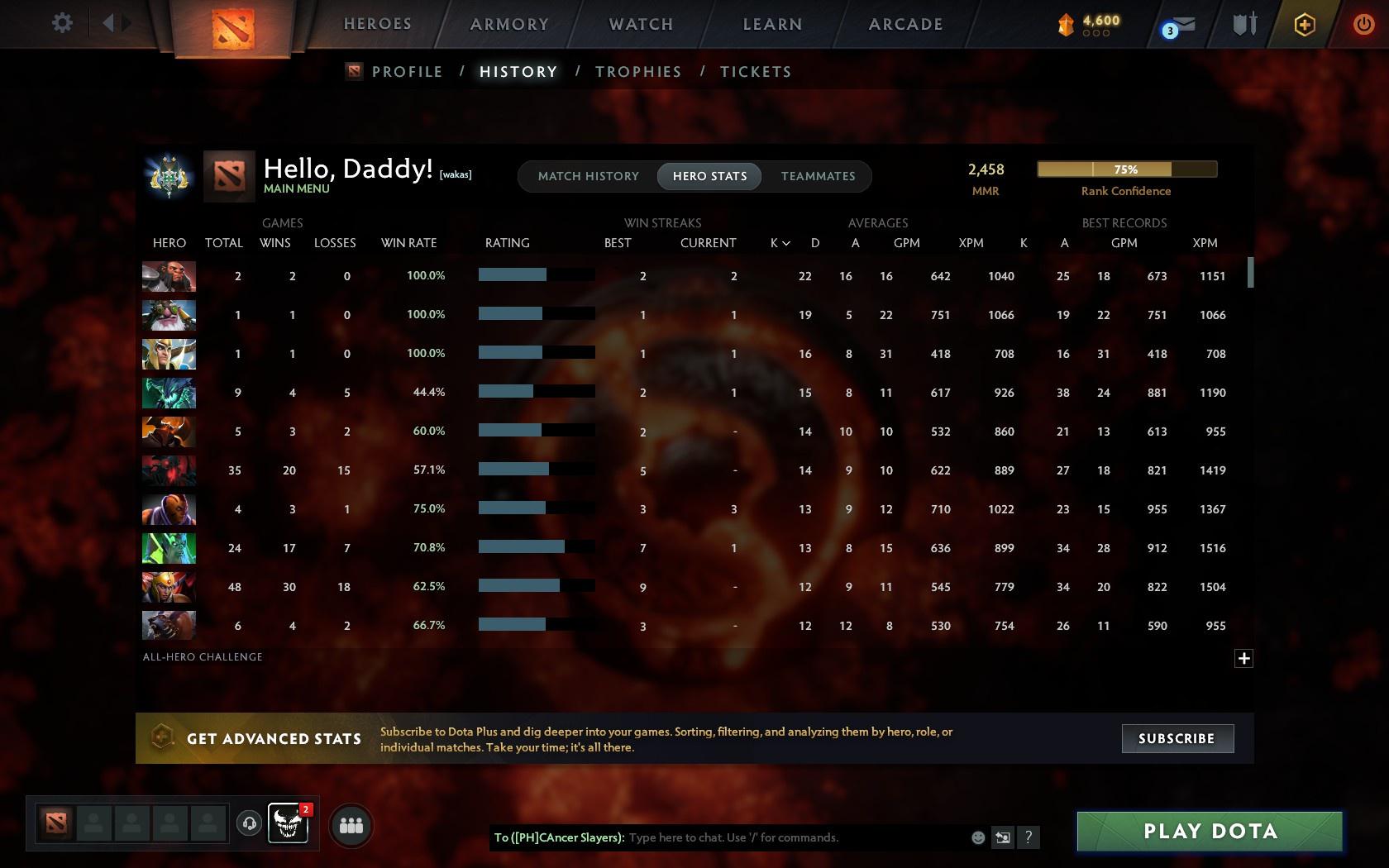Open the settings gear icon
Viewport: 1389px width, 868px height.
(x=60, y=22)
